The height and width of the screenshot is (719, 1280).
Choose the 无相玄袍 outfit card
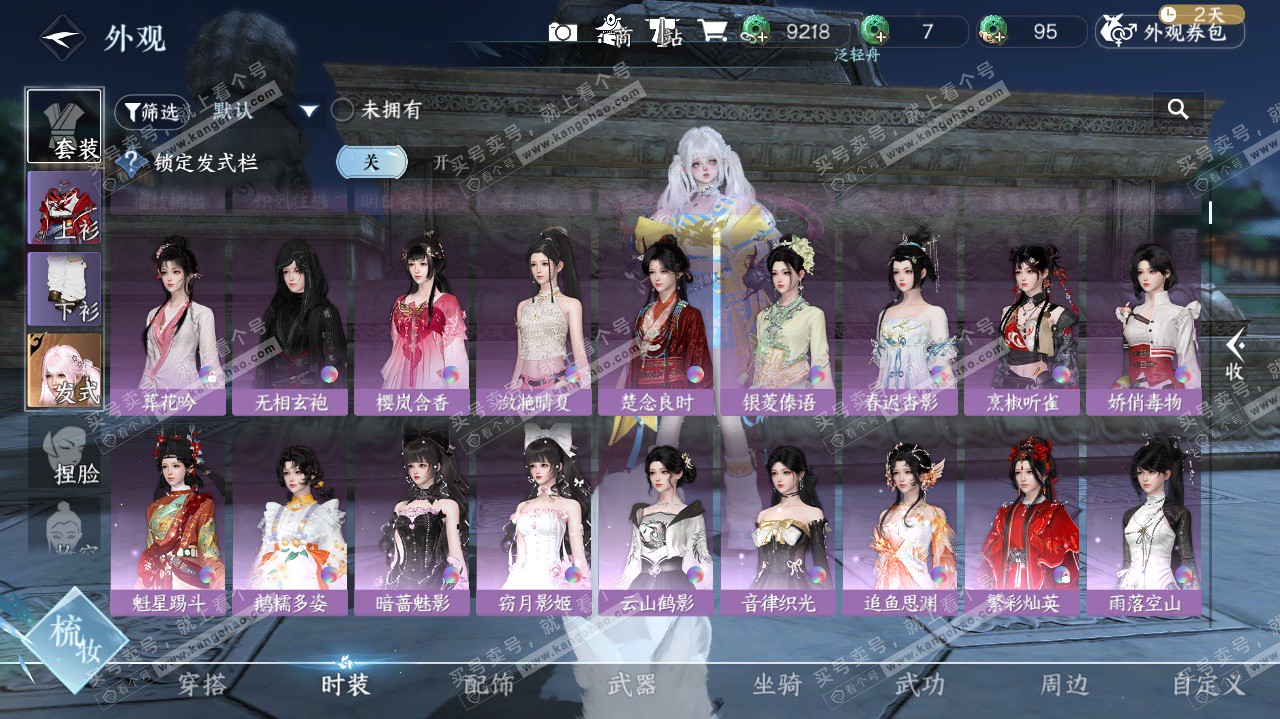pyautogui.click(x=290, y=327)
